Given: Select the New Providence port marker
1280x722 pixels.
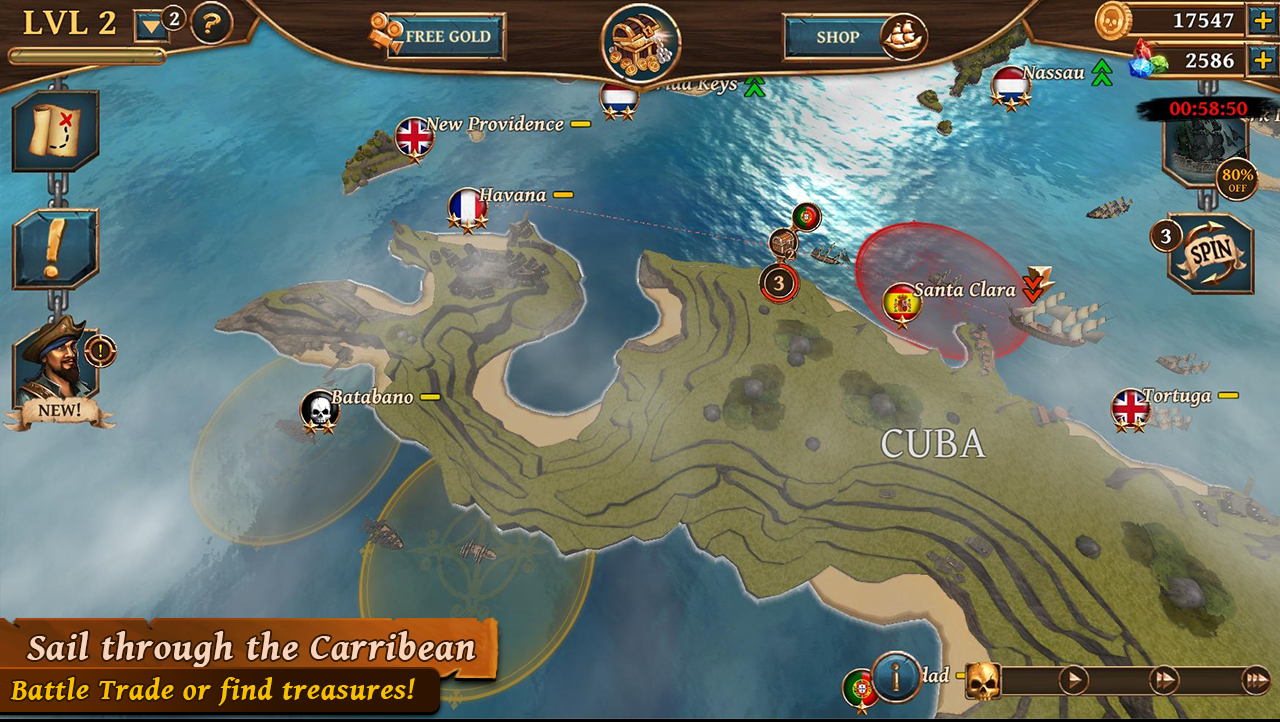Looking at the screenshot, I should point(414,137).
